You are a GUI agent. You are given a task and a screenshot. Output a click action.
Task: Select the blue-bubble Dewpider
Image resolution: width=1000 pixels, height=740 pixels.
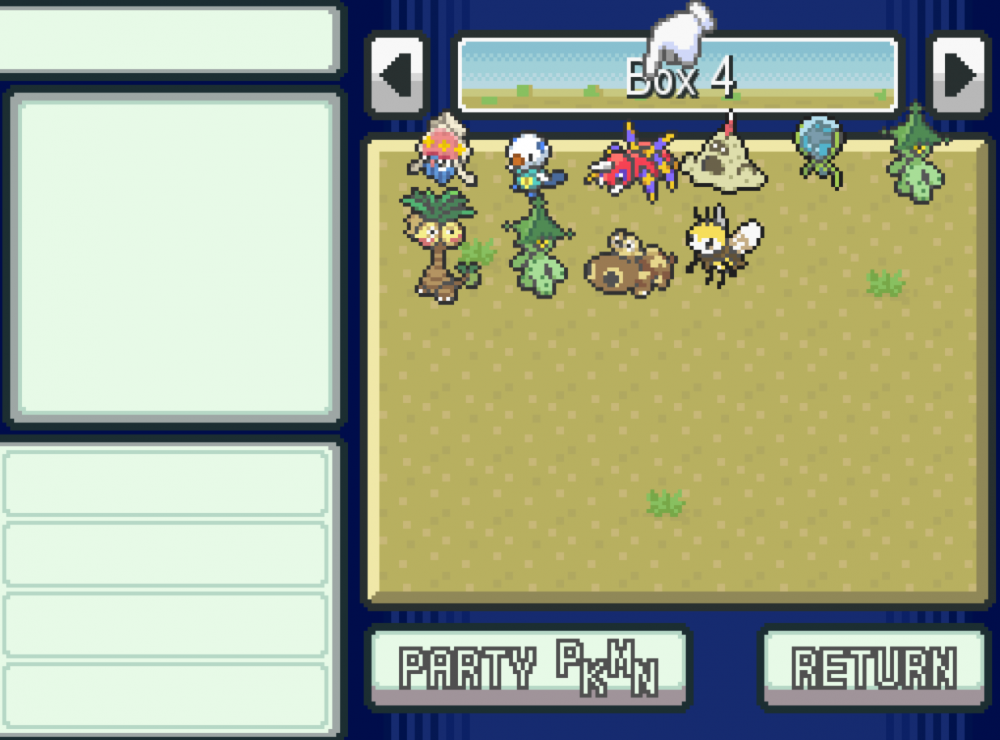(820, 150)
